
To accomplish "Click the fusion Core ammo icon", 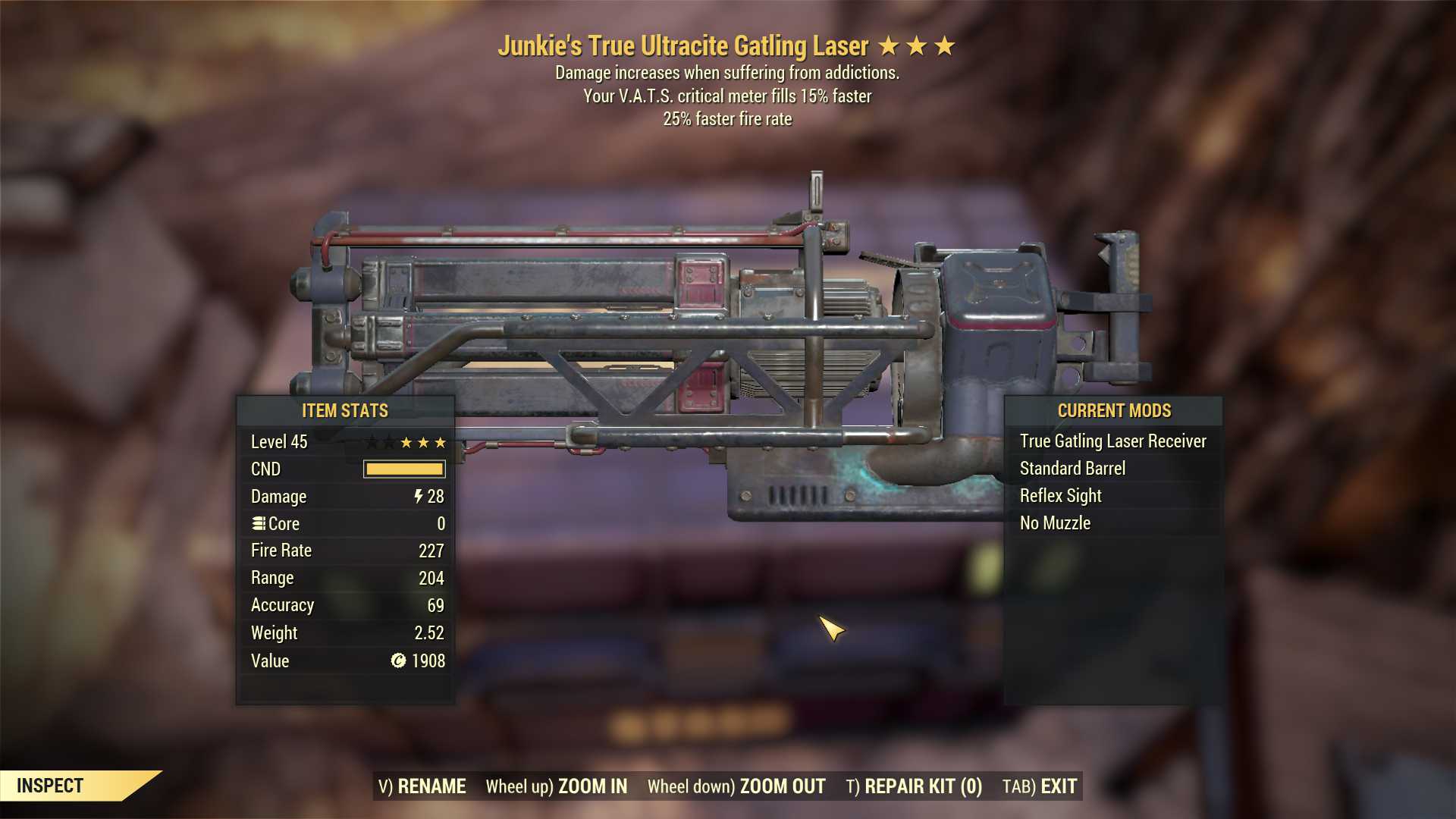I will point(258,523).
